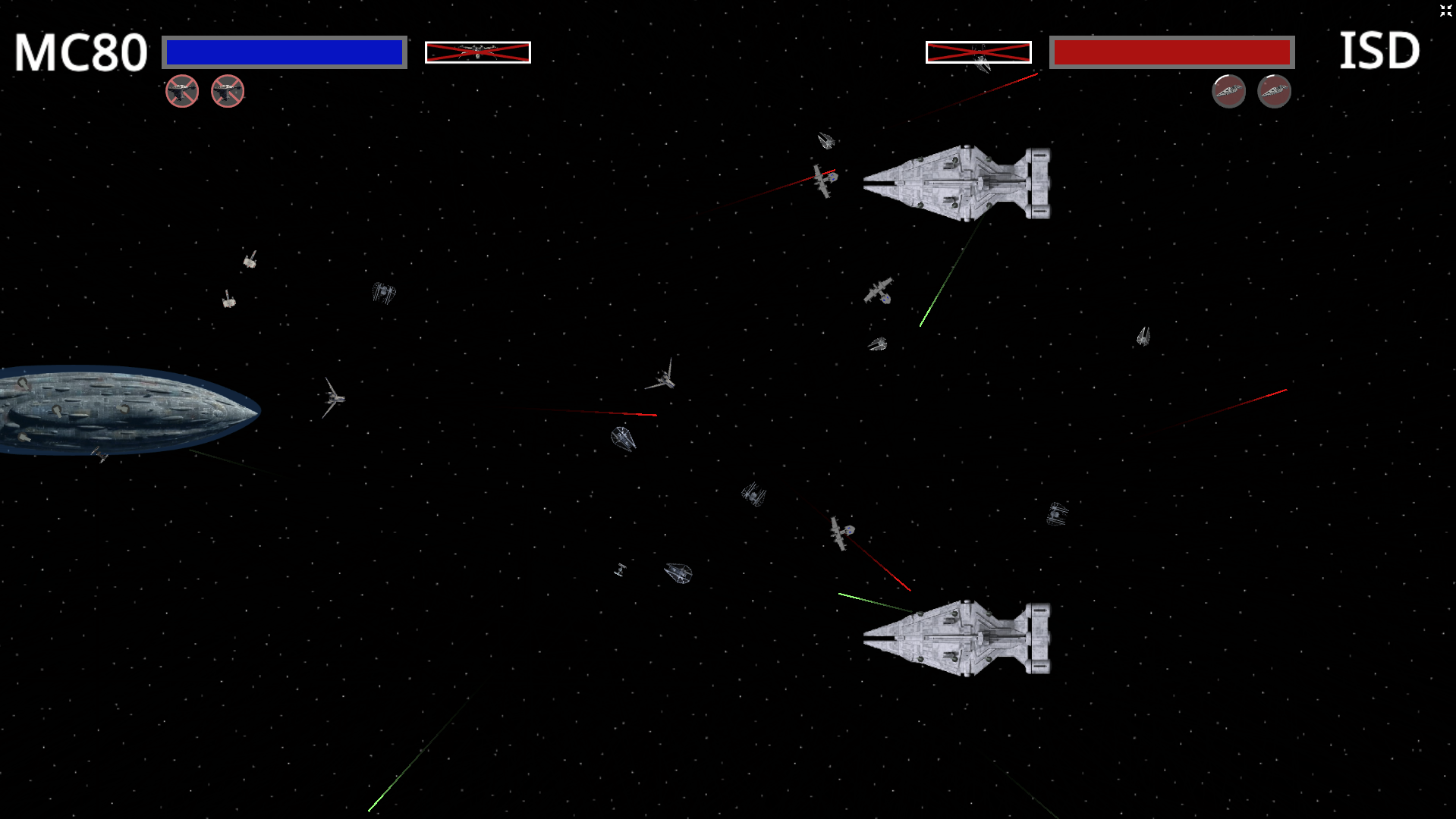The width and height of the screenshot is (1456, 819).
Task: Click the right crossed-out Y-wing squadron icon
Action: click(227, 89)
